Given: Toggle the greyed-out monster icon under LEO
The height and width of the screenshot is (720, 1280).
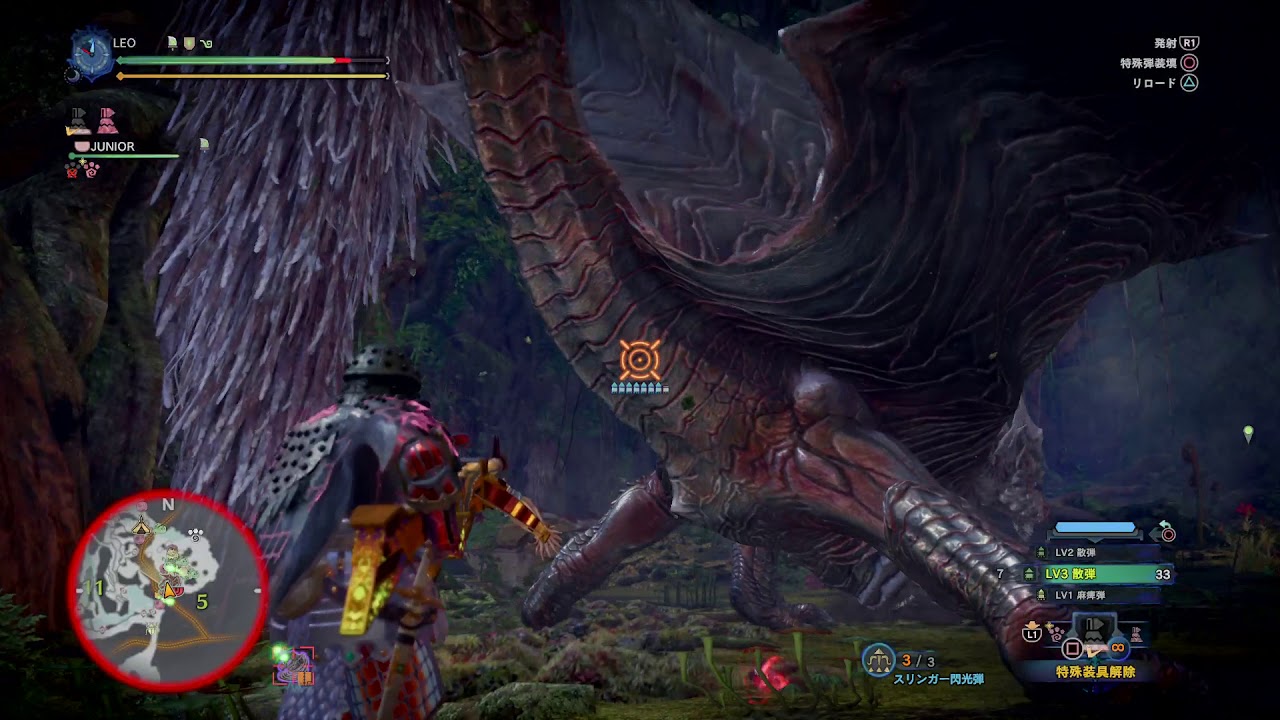Looking at the screenshot, I should click(78, 120).
